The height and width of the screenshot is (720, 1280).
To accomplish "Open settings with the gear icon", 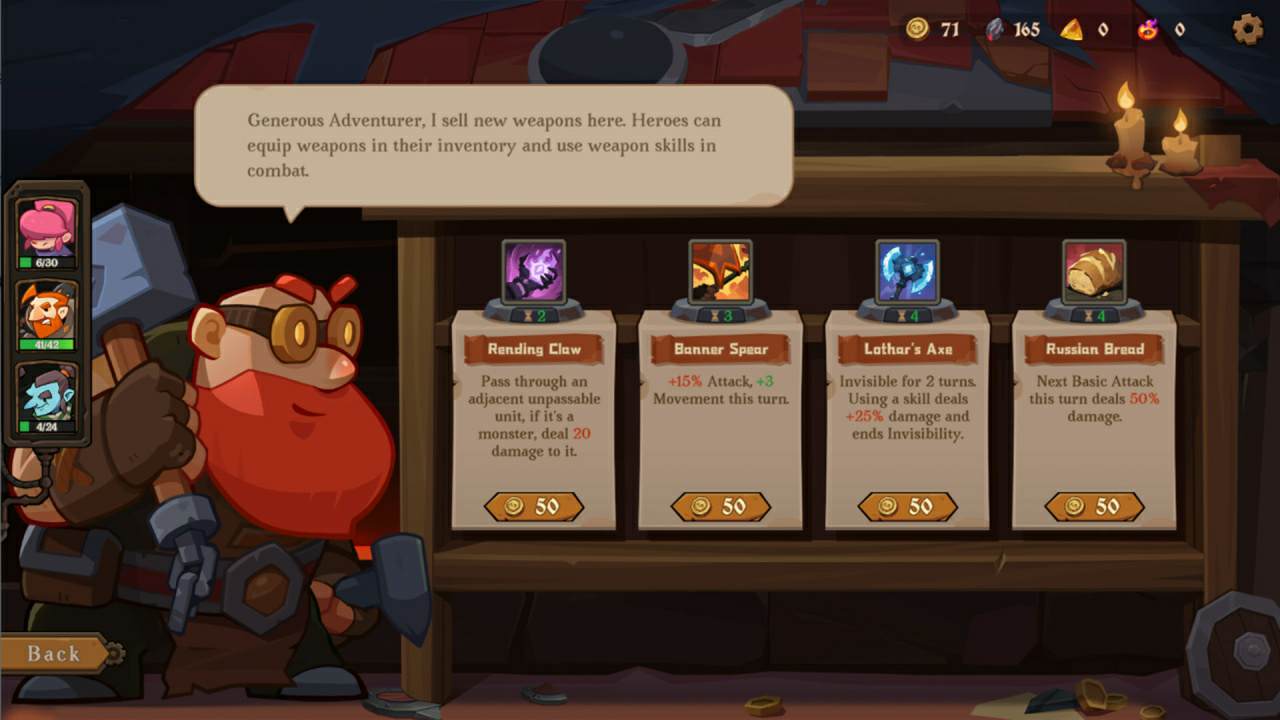I will click(1247, 29).
